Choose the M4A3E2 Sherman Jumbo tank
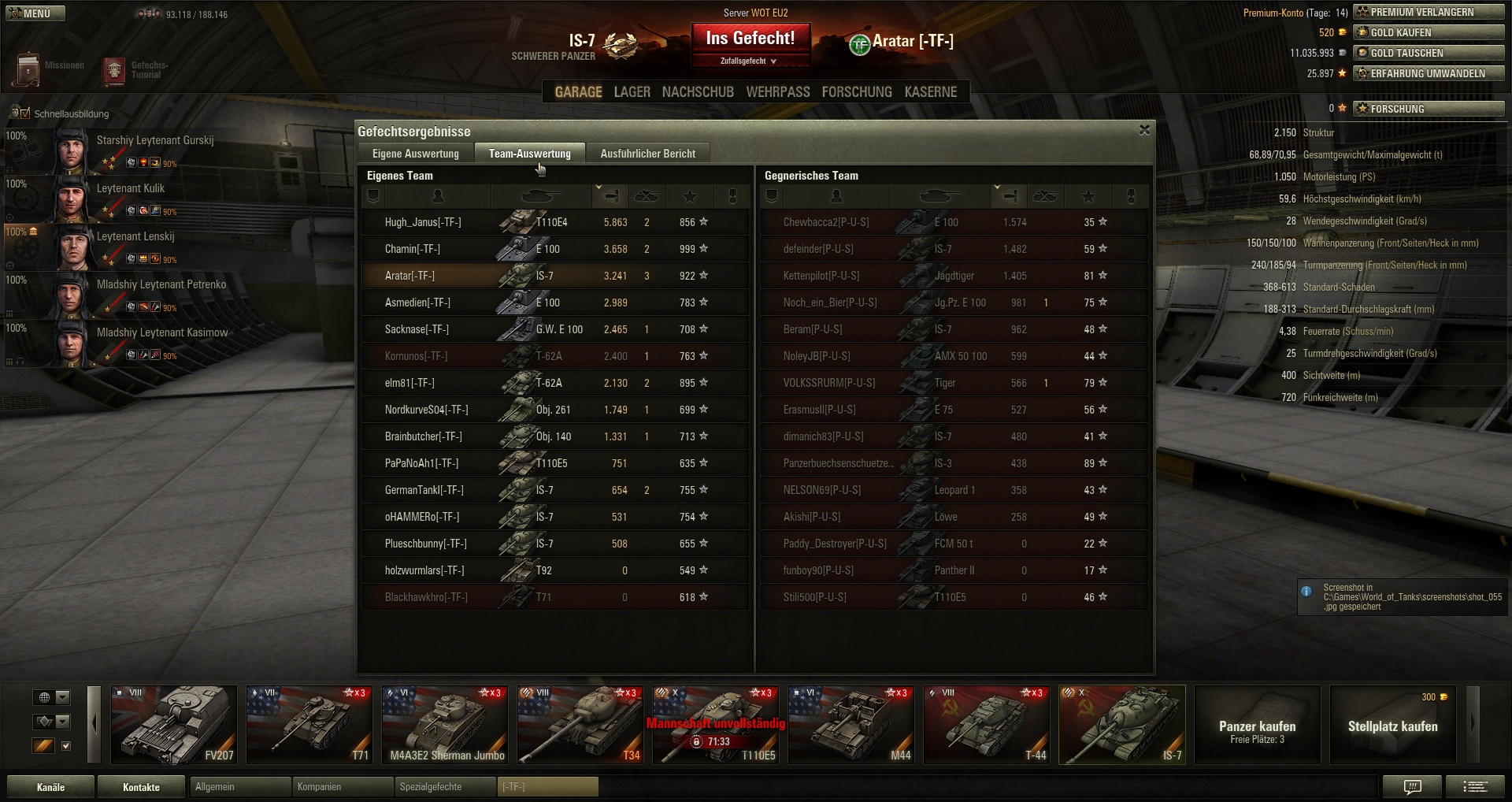The image size is (1512, 802). [445, 725]
